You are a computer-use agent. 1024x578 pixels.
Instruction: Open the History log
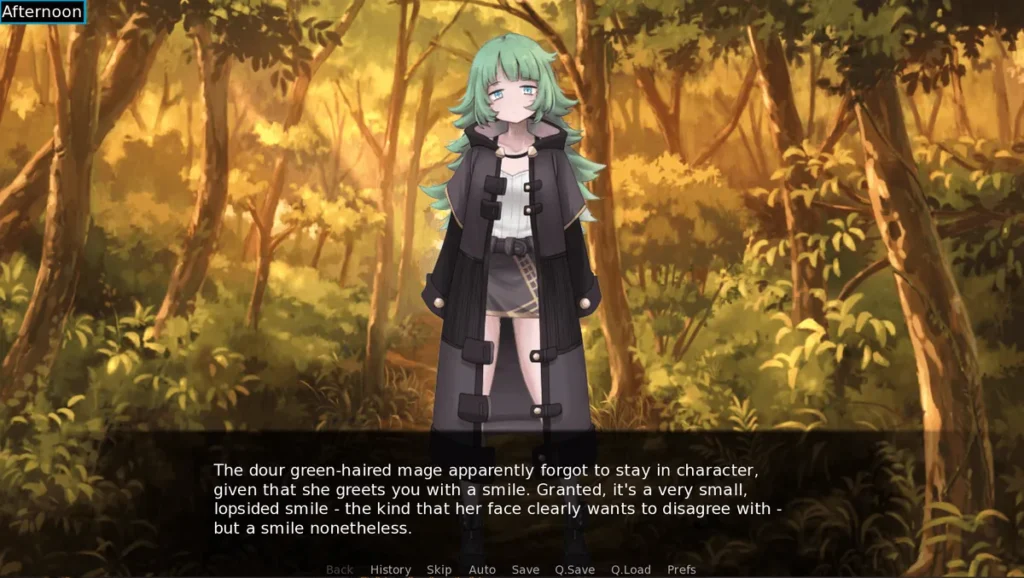click(390, 569)
